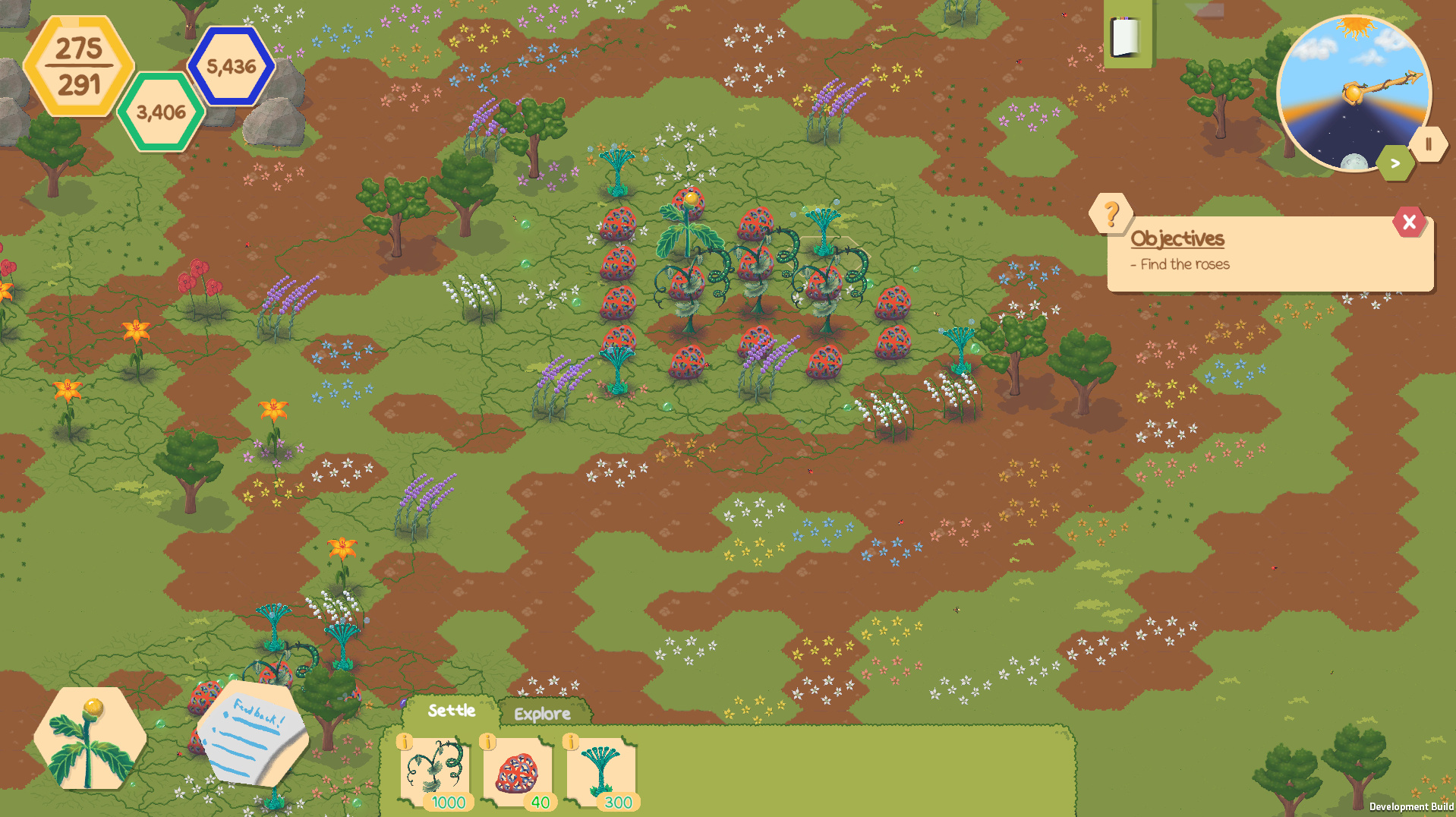The width and height of the screenshot is (1456, 817).
Task: Close the Objectives panel
Action: click(x=1409, y=222)
